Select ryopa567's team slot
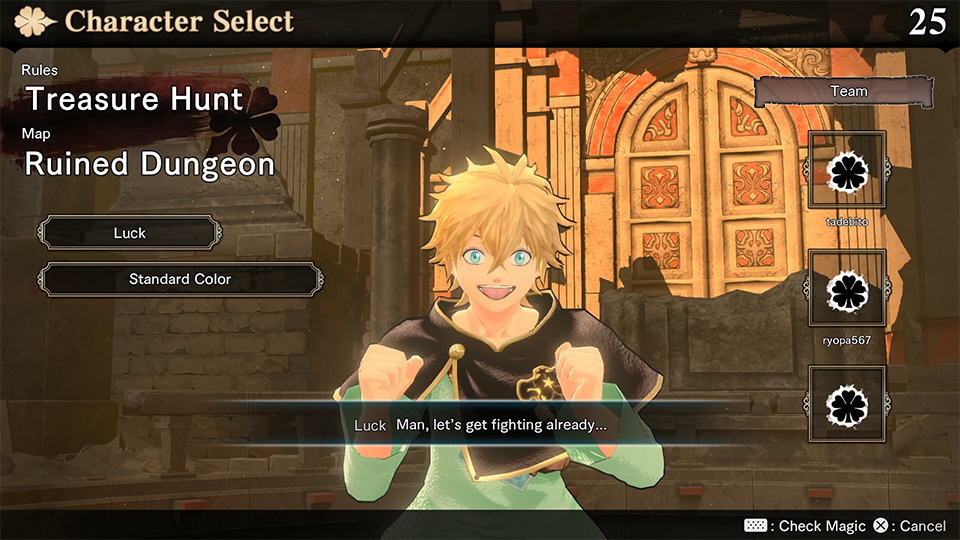The image size is (960, 540). tap(847, 289)
